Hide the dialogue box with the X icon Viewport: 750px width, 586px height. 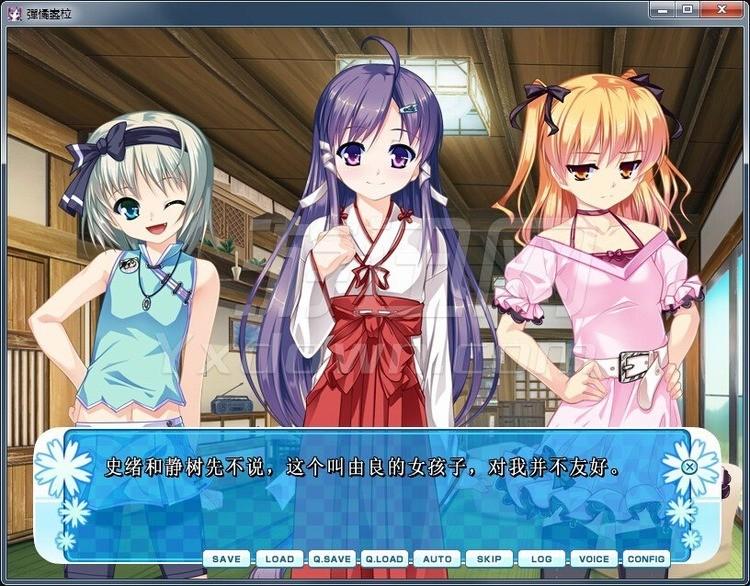pos(689,466)
